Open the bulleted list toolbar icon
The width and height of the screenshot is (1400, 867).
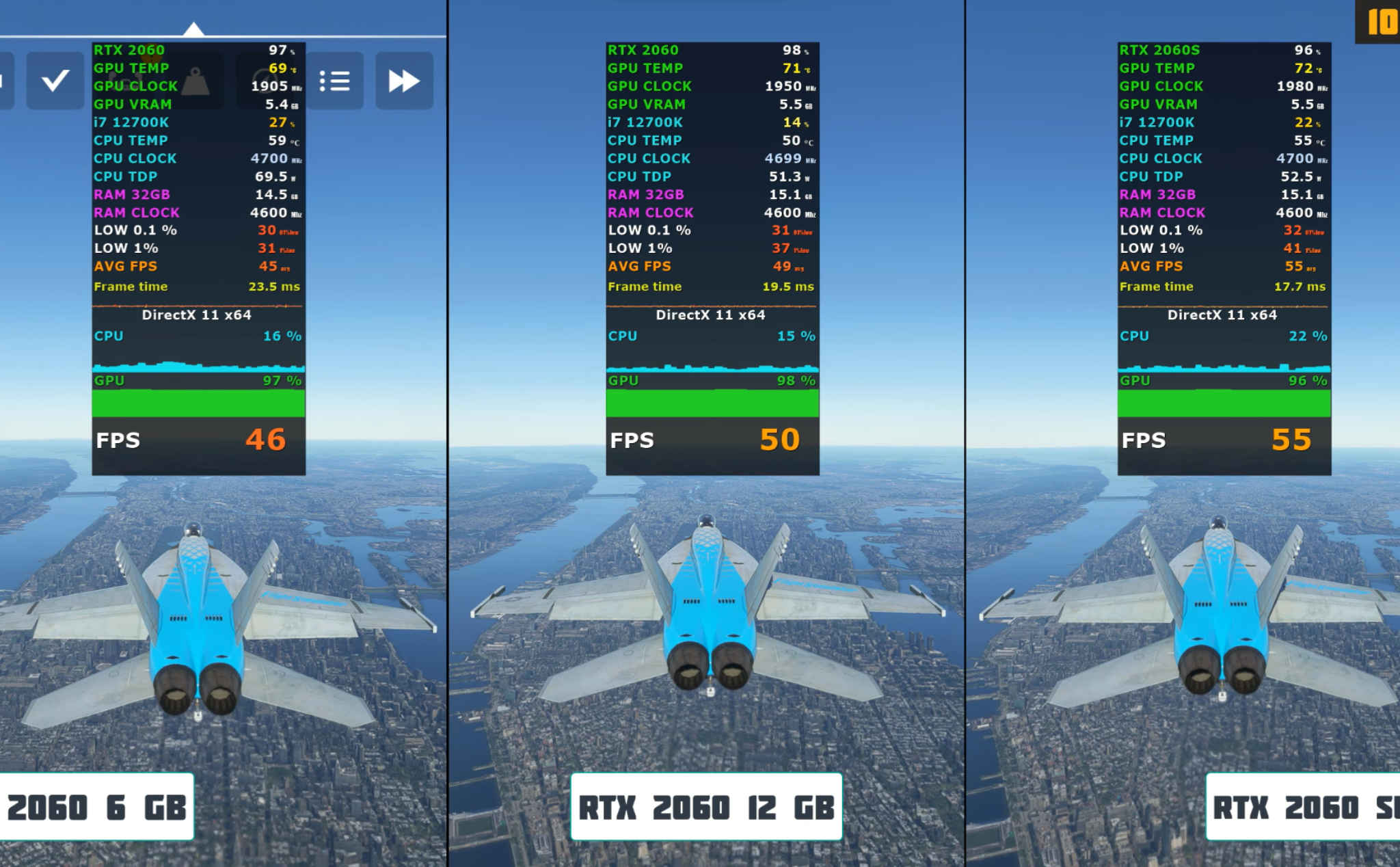point(334,80)
